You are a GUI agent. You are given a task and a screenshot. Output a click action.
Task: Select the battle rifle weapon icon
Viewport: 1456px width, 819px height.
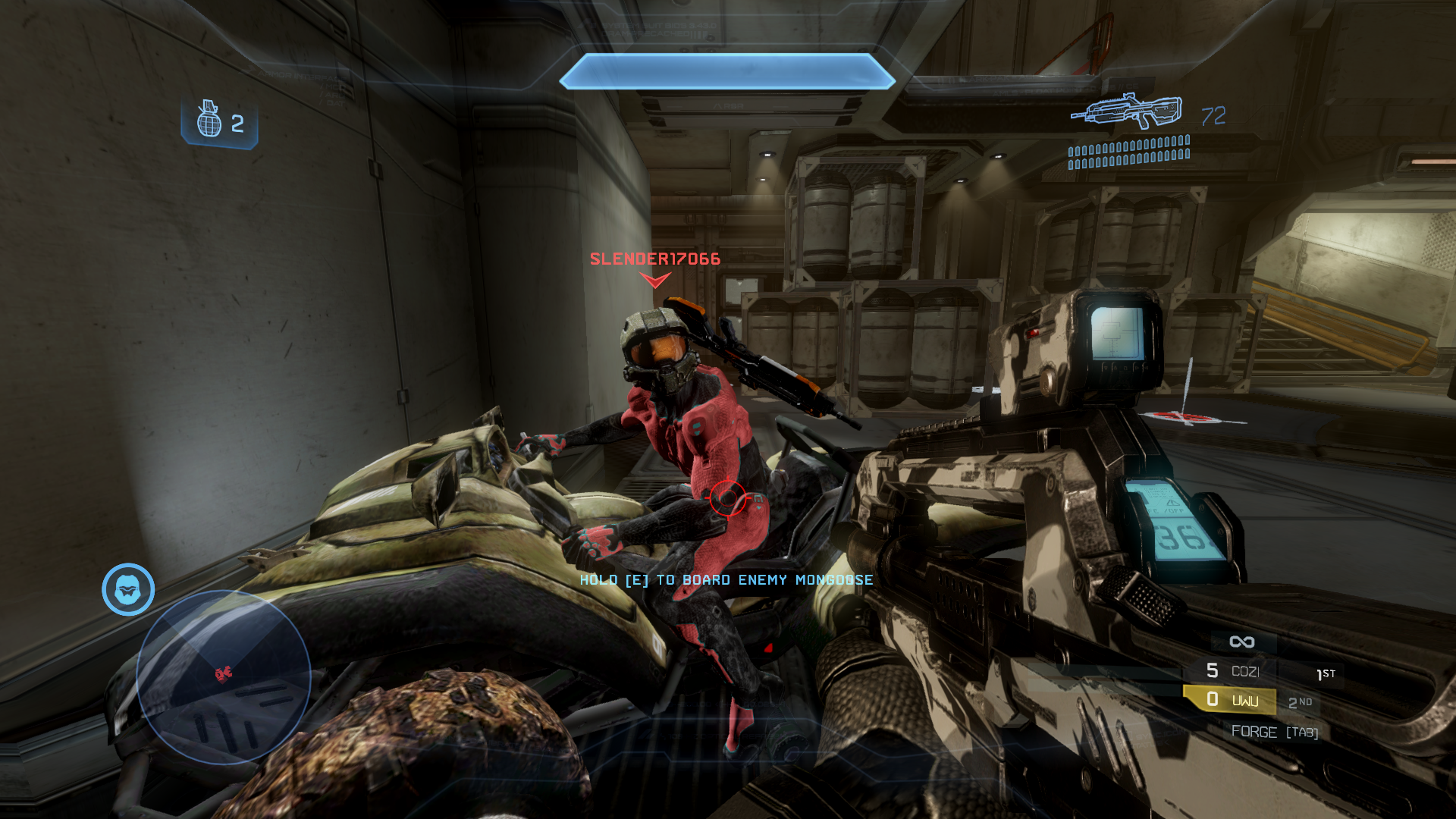click(1127, 112)
